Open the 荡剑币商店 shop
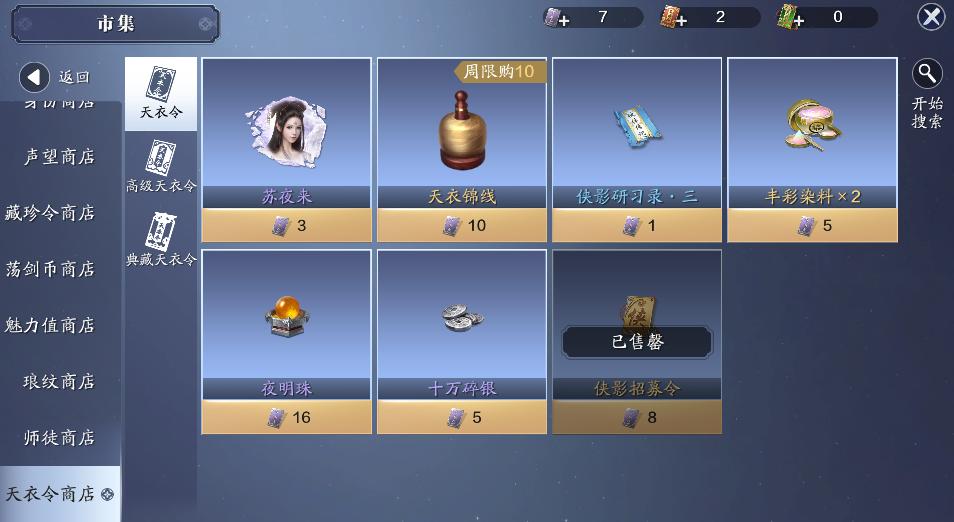The image size is (954, 522). 50,269
